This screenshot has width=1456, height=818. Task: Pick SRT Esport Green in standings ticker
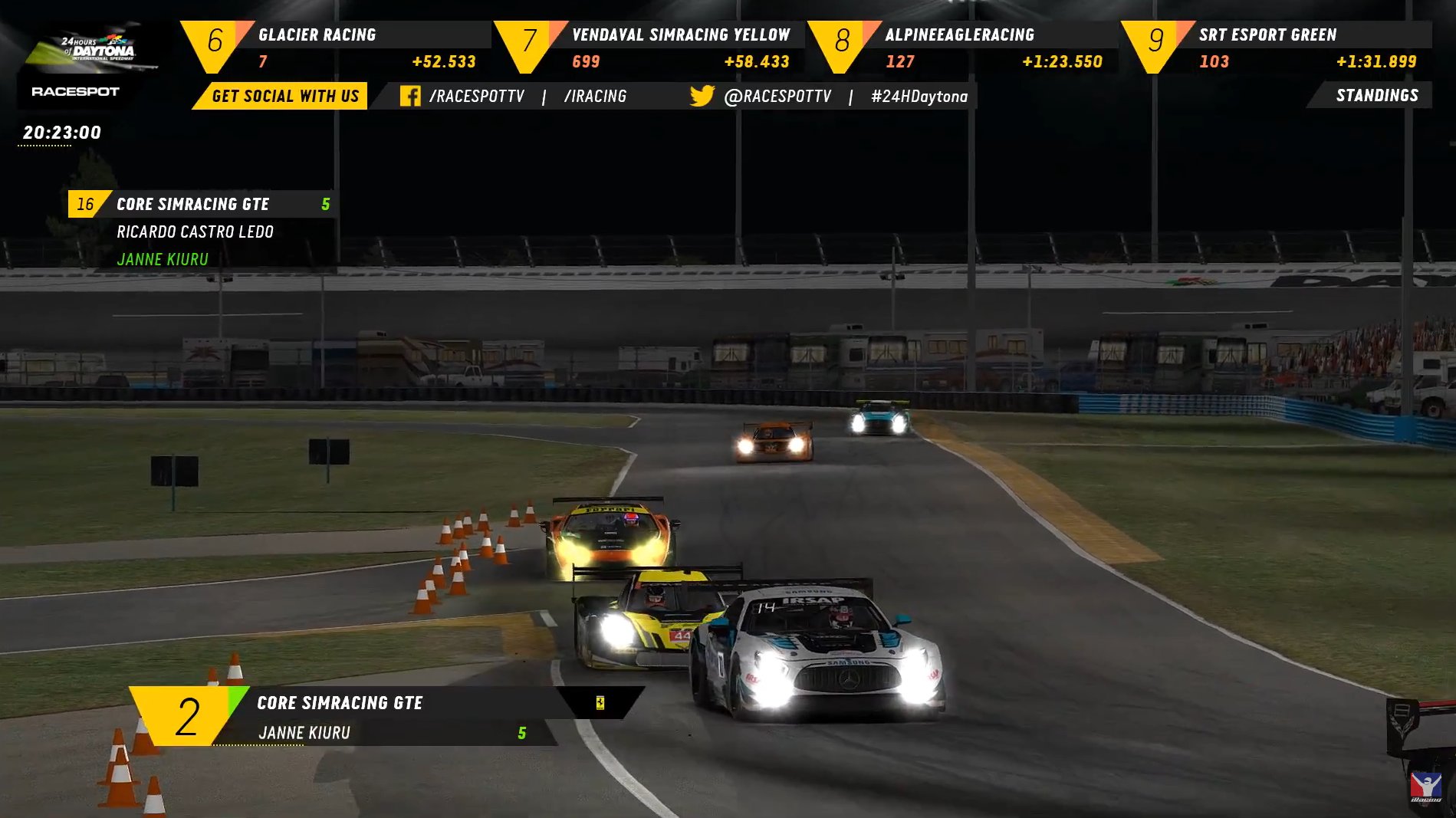point(1279,48)
